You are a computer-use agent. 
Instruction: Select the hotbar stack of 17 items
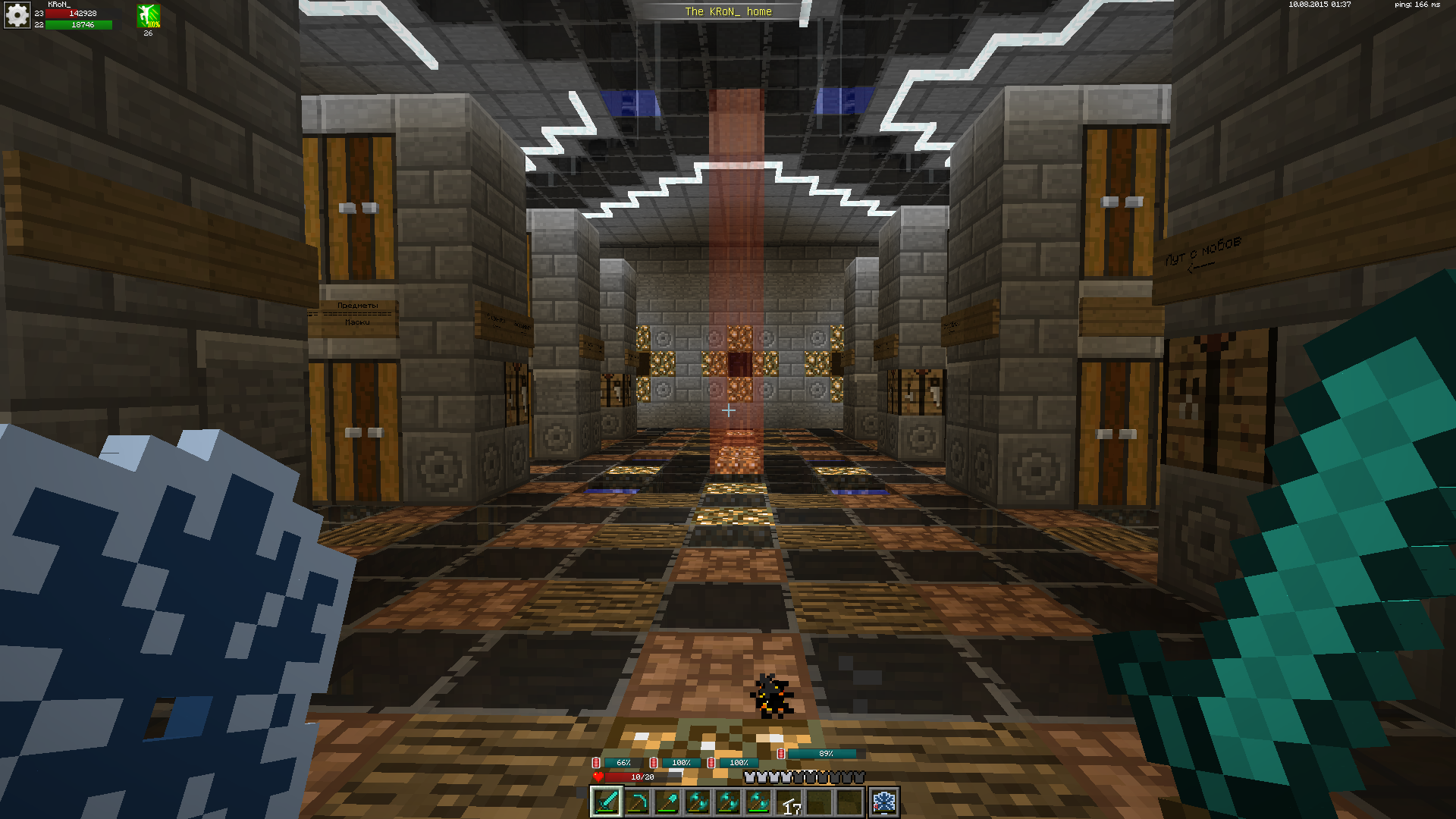pyautogui.click(x=789, y=803)
